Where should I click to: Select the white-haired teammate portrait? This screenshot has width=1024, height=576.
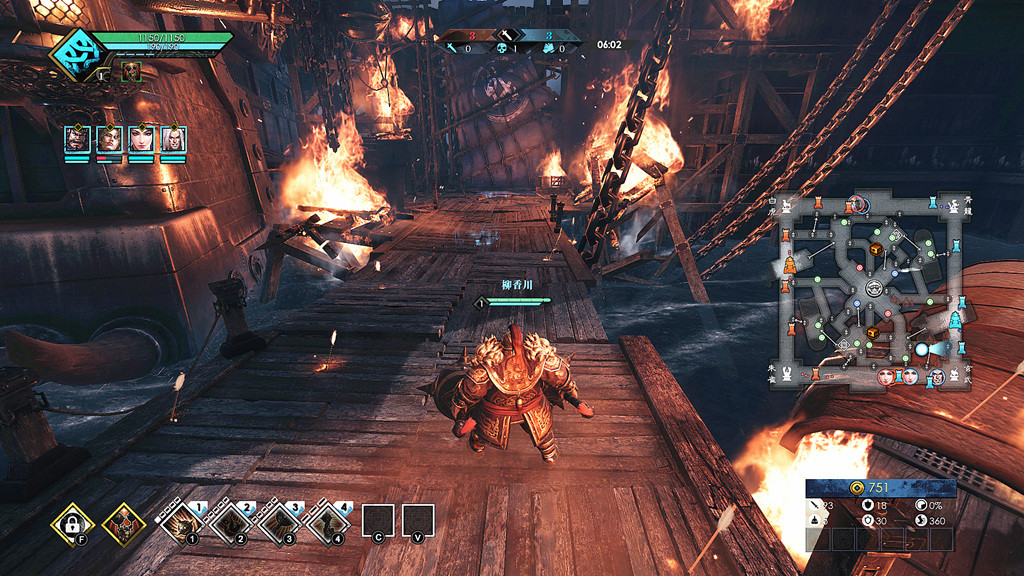[x=173, y=138]
